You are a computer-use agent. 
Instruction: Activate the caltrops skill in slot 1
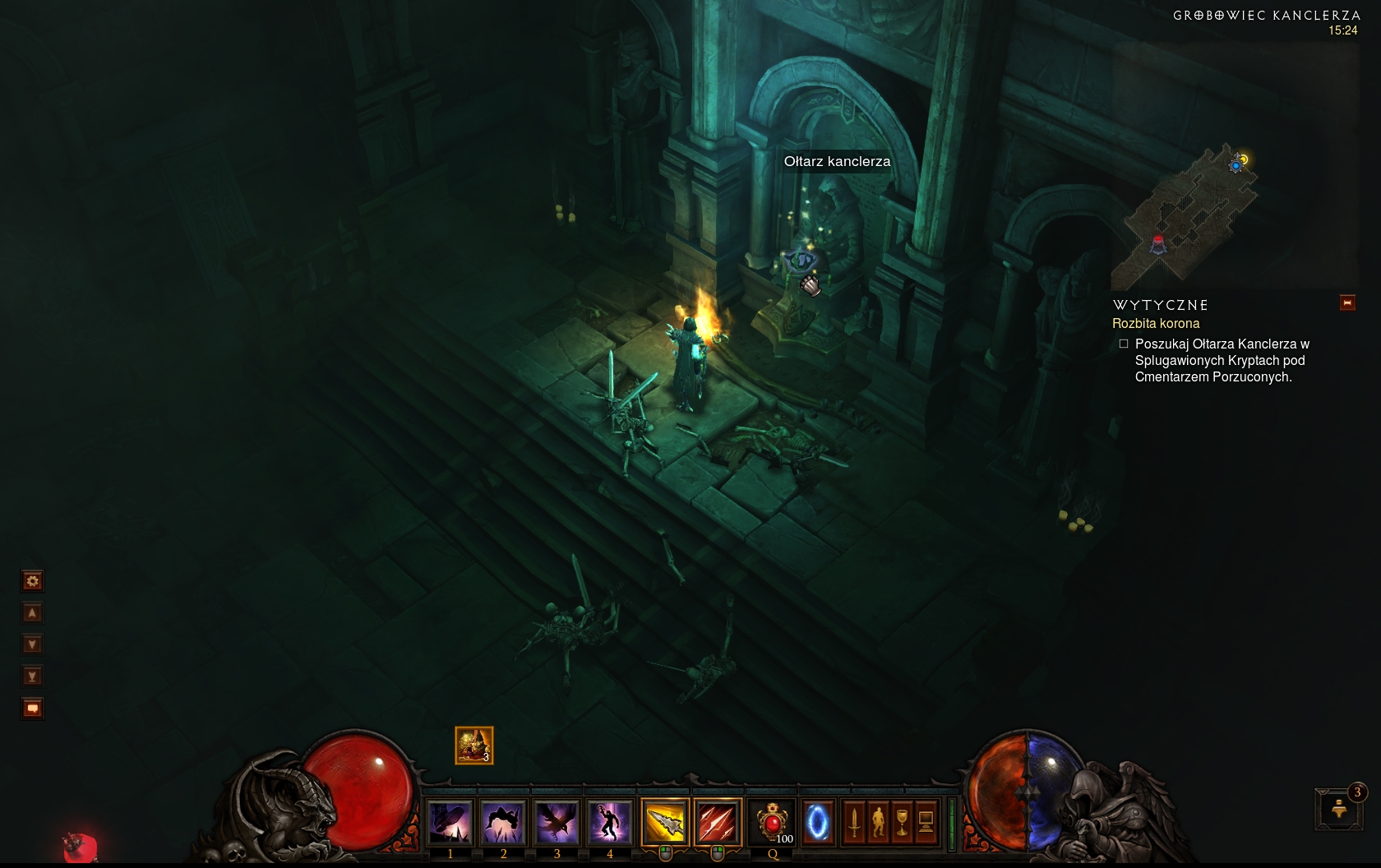(450, 821)
